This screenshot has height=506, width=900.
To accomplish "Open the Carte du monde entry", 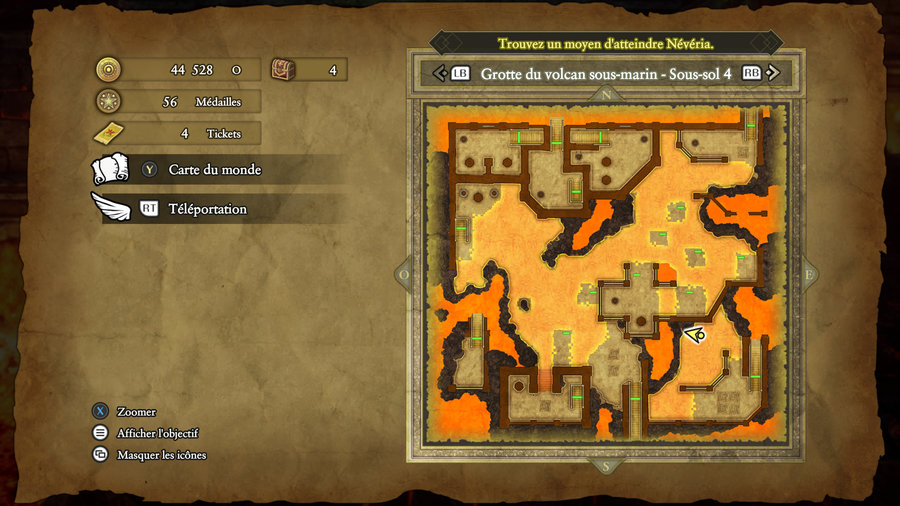I will (x=214, y=170).
